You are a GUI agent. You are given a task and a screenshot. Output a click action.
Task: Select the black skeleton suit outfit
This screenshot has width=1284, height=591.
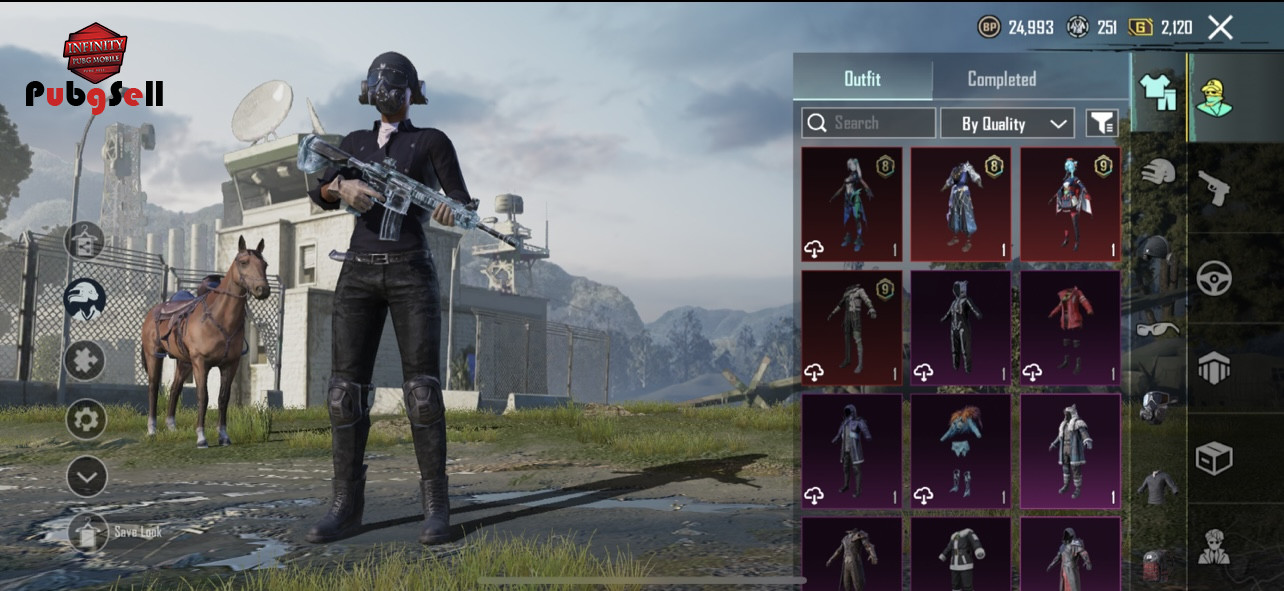(x=960, y=327)
